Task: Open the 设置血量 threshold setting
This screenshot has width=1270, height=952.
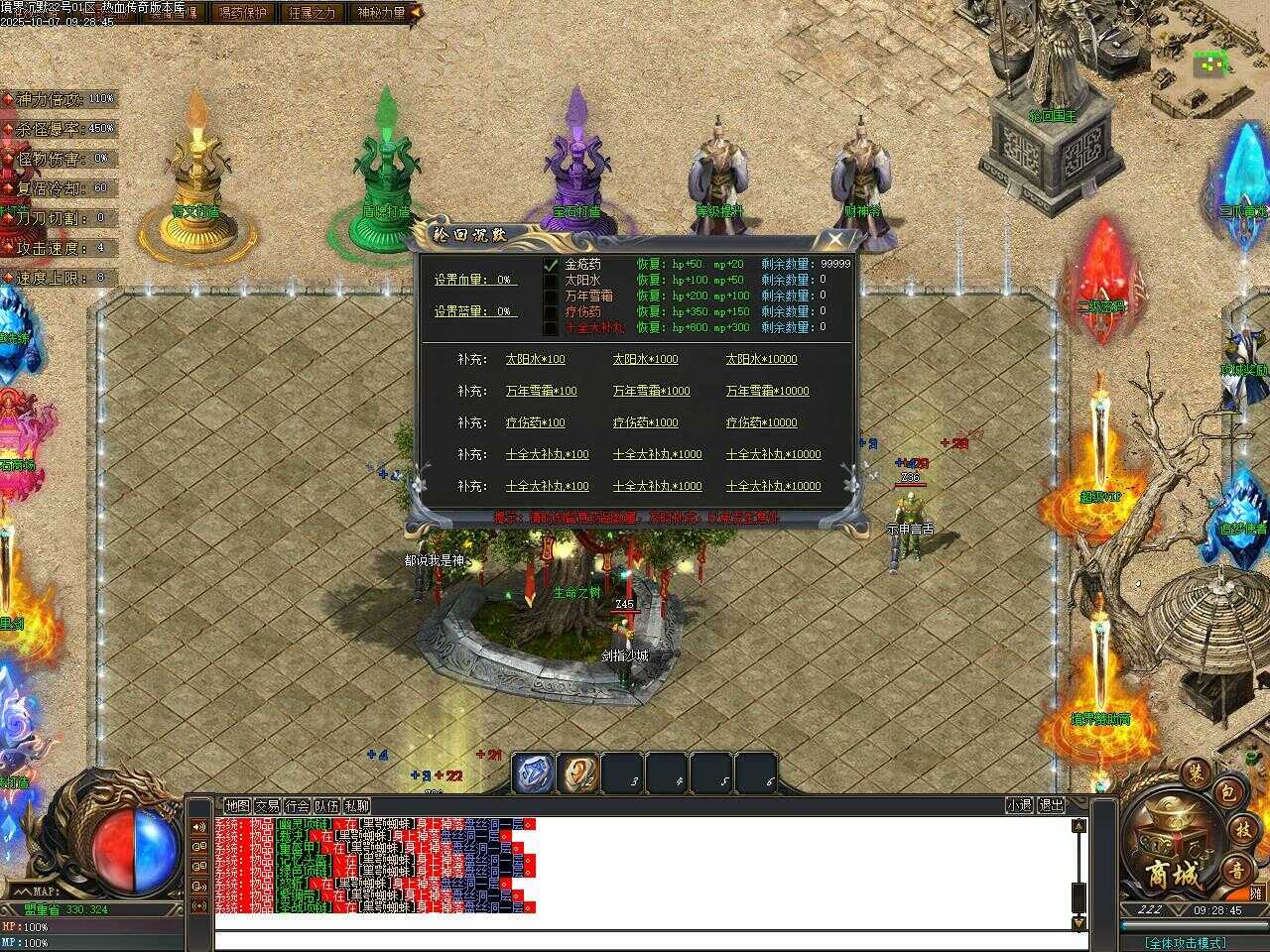Action: (475, 281)
